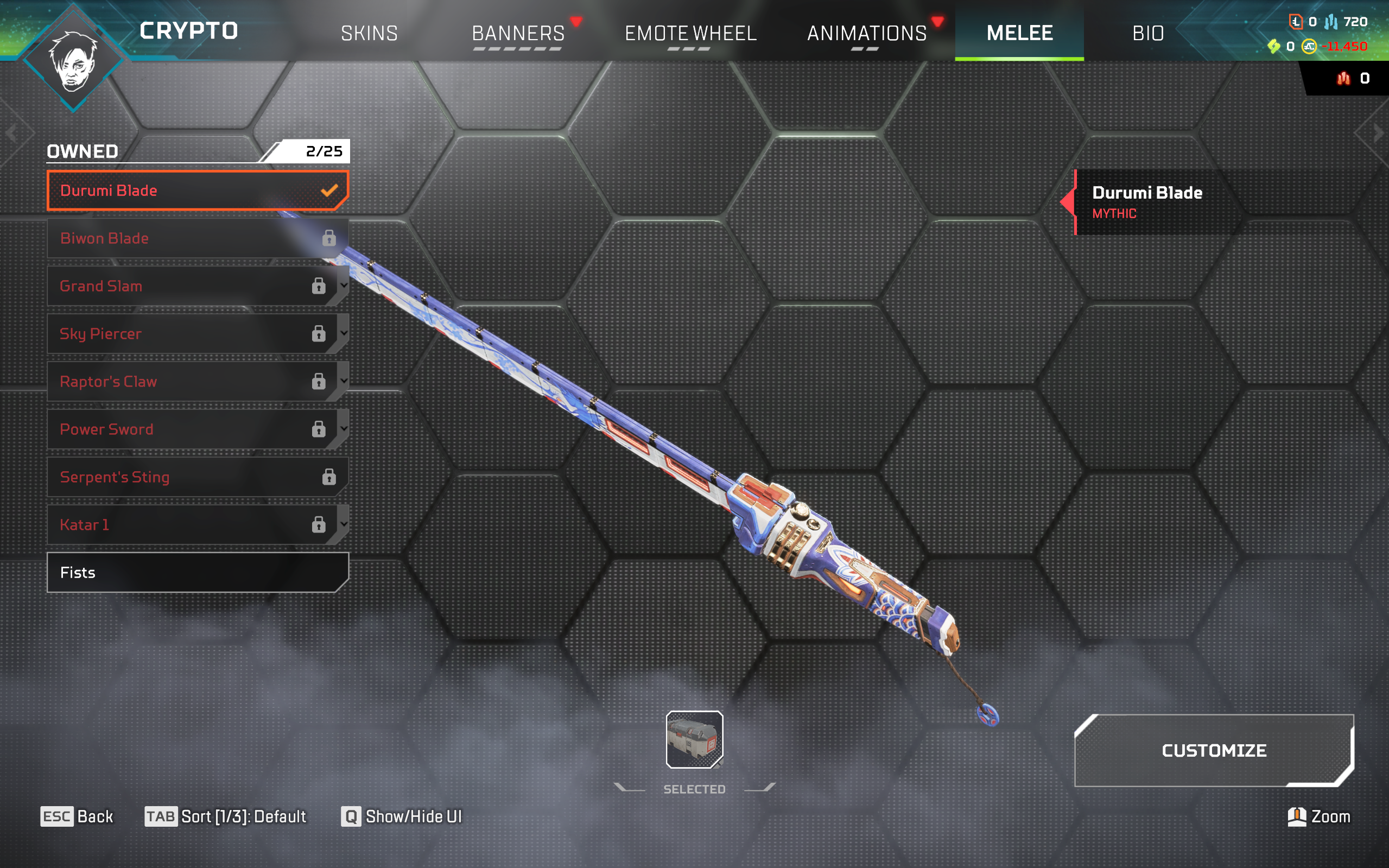
Task: Go to the previous legend arrow
Action: coord(11,134)
